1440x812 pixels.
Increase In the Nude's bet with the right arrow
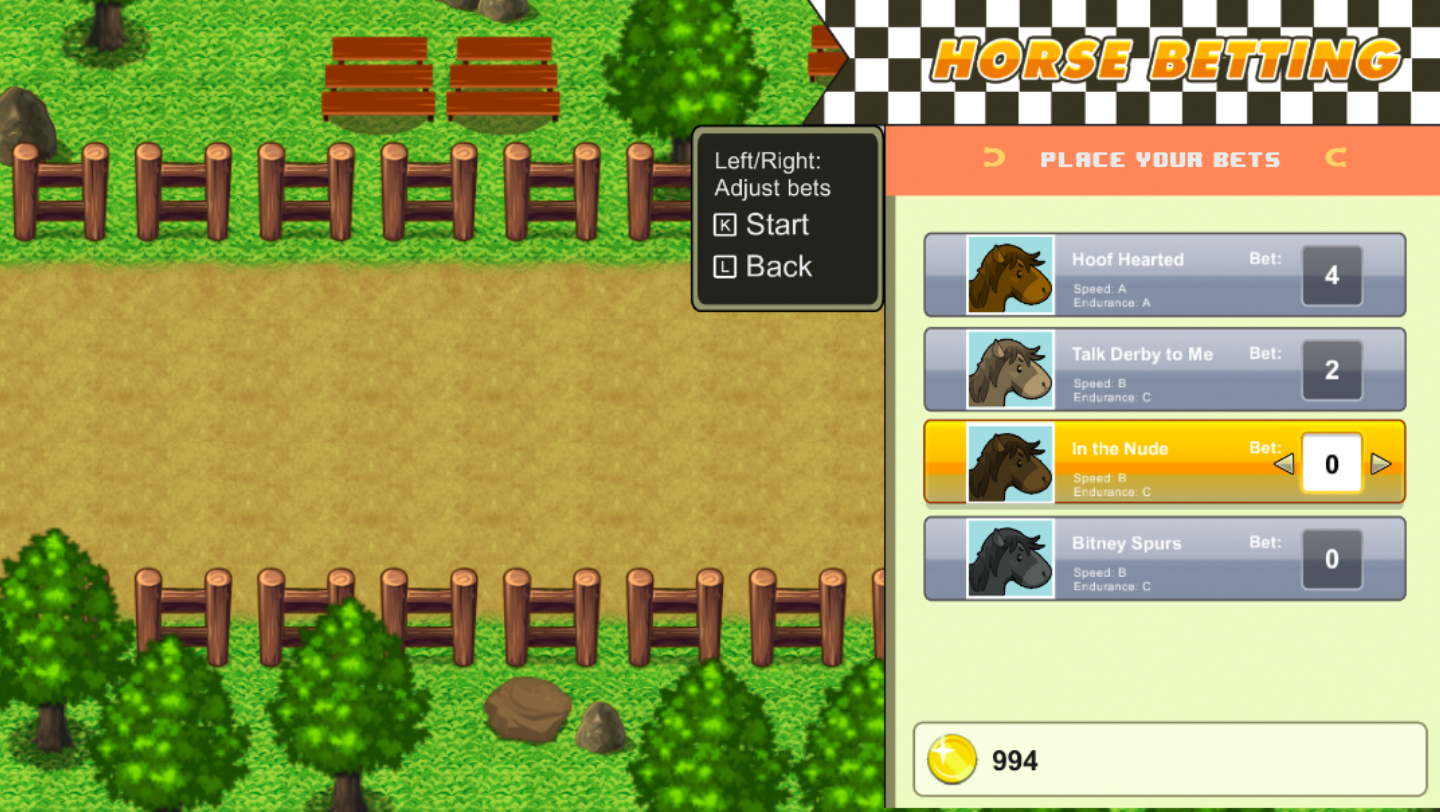tap(1382, 464)
